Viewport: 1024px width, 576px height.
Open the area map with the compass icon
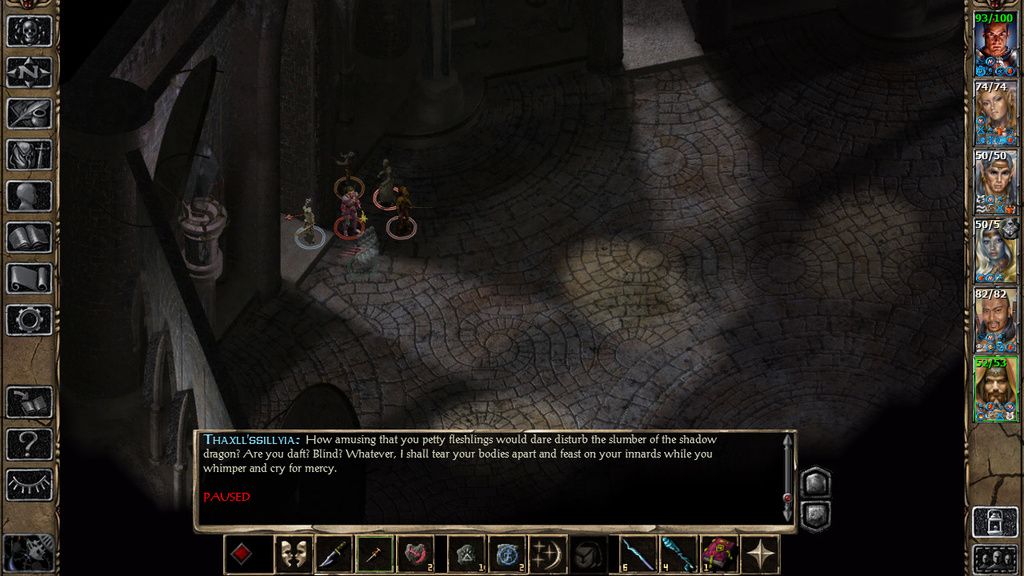pyautogui.click(x=29, y=72)
